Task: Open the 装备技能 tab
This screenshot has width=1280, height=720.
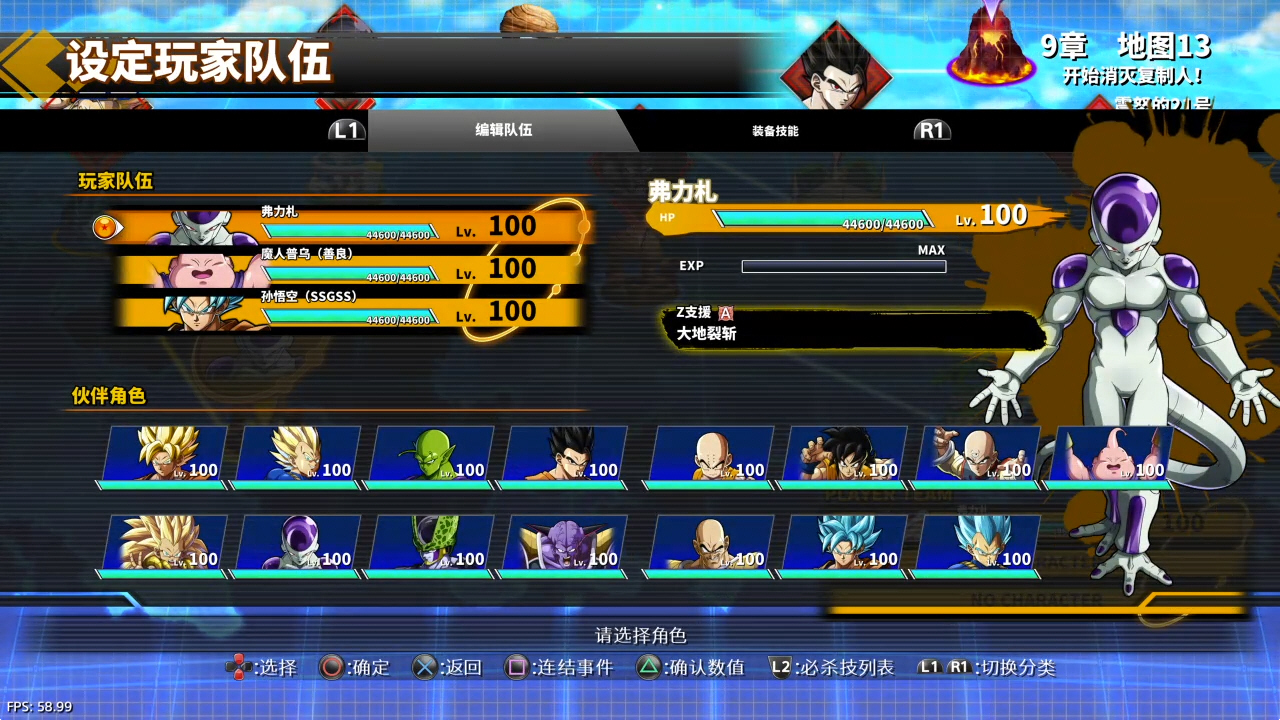Action: tap(775, 130)
